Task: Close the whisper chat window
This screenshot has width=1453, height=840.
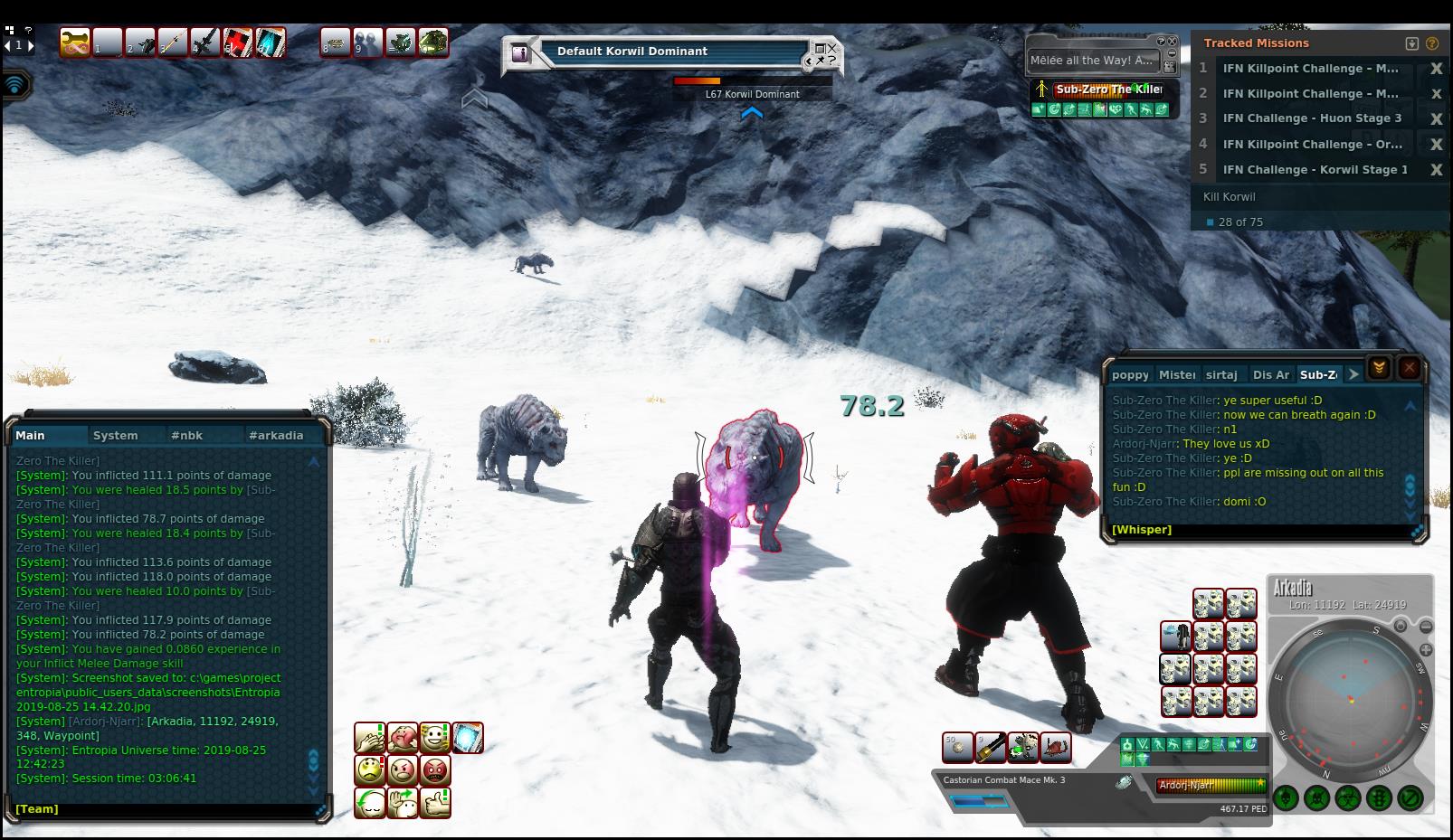Action: pyautogui.click(x=1409, y=367)
